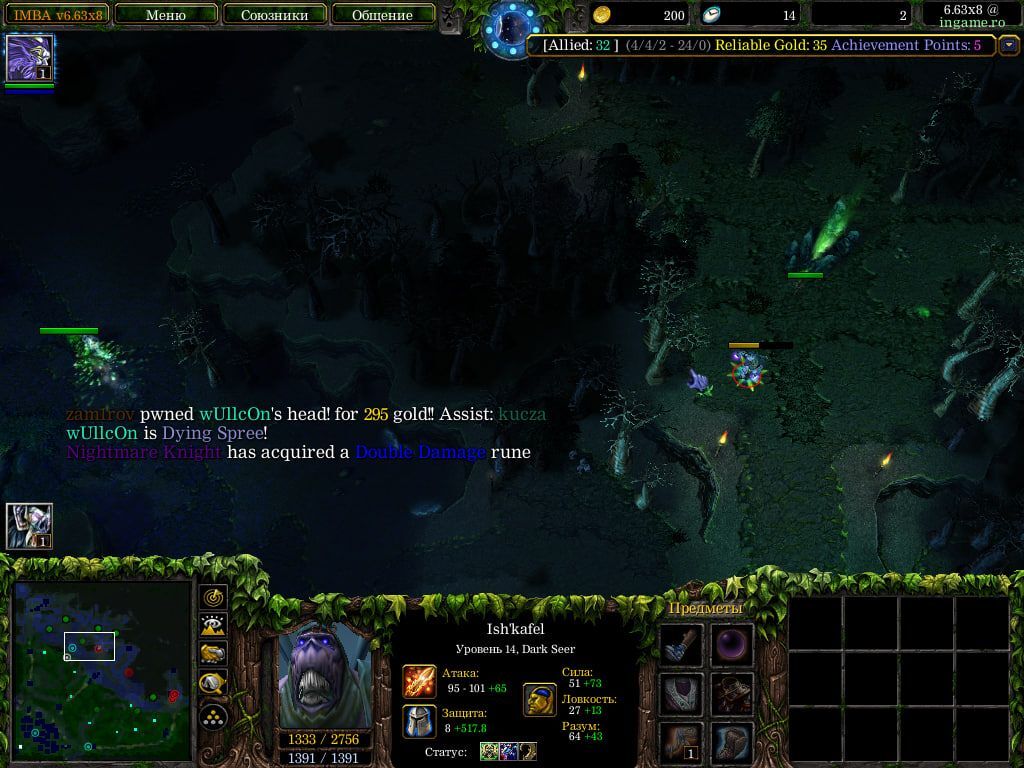Image resolution: width=1024 pixels, height=768 pixels.
Task: Click the Dark Seer hero portrait
Action: coord(325,676)
